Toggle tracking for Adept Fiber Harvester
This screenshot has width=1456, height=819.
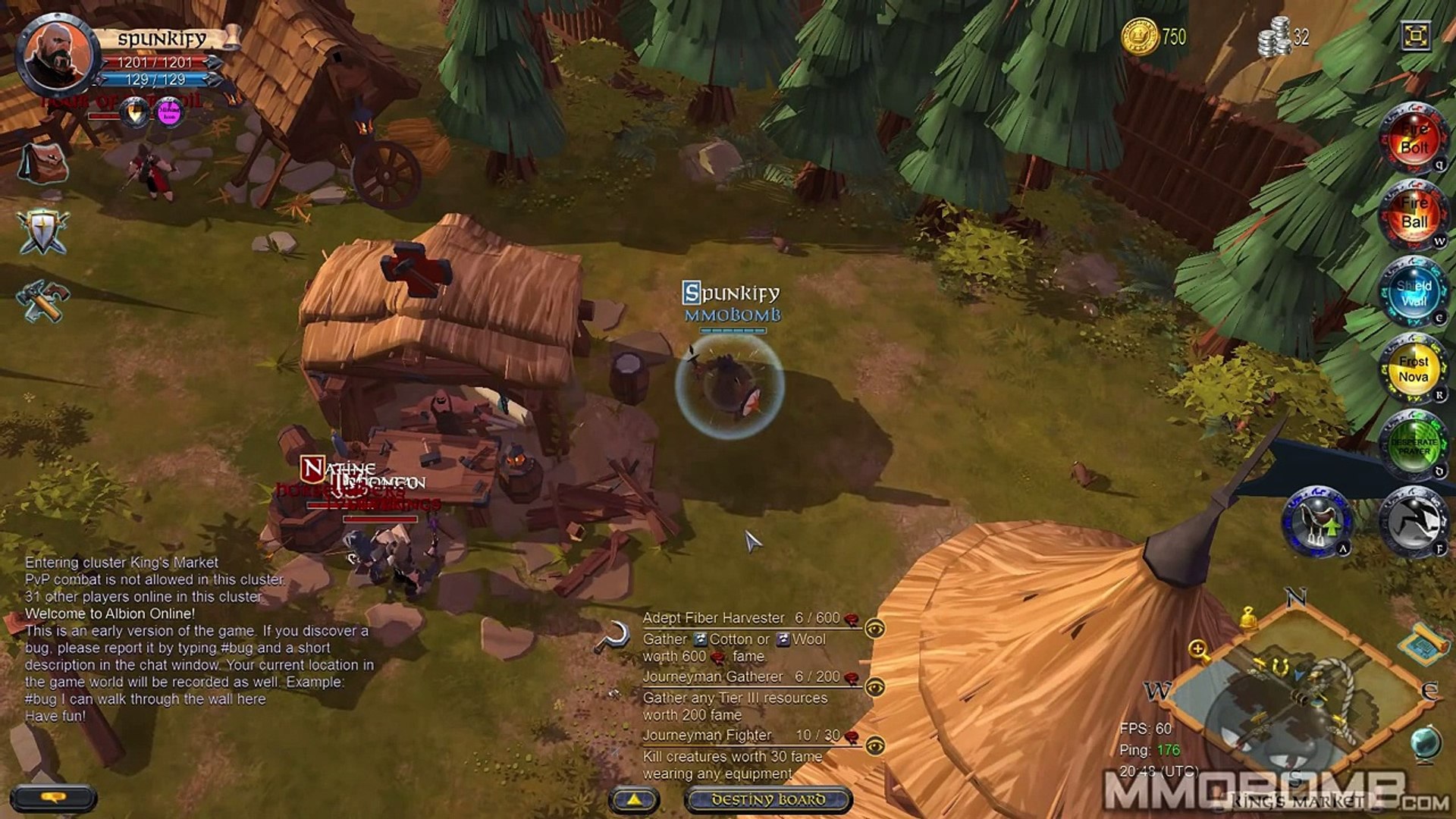click(875, 629)
